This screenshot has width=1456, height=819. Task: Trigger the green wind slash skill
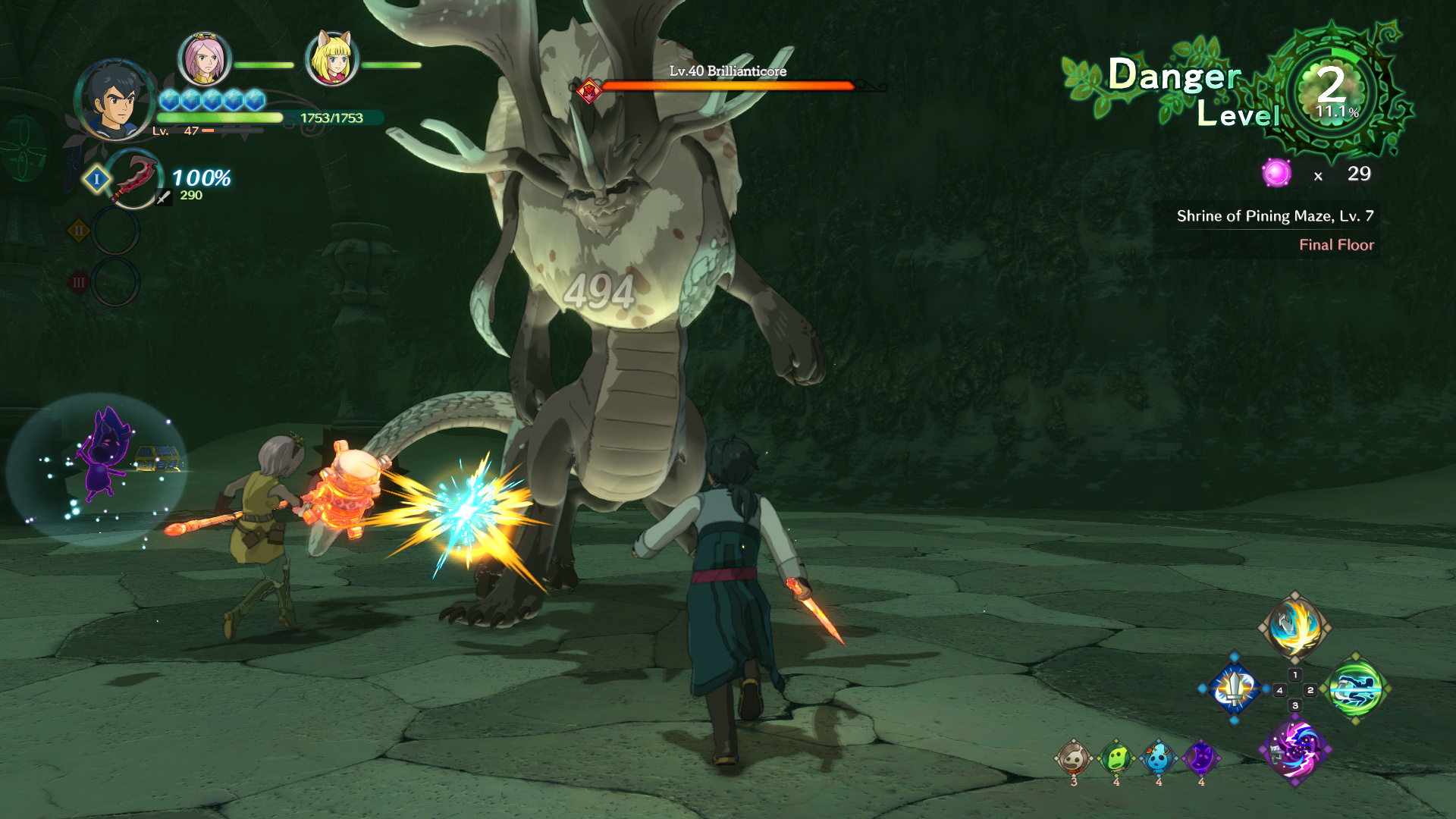[x=1356, y=689]
